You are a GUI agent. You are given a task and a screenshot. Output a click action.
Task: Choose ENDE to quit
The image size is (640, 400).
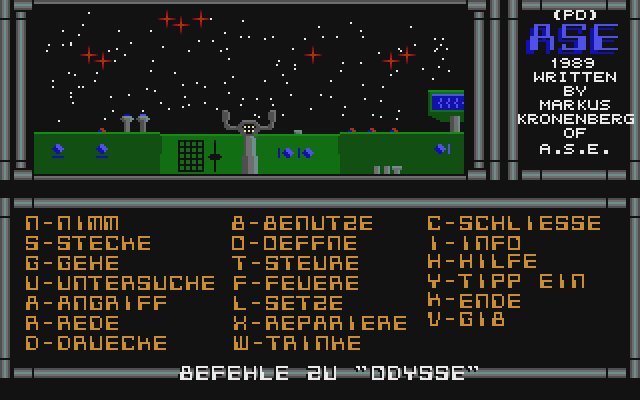474,301
